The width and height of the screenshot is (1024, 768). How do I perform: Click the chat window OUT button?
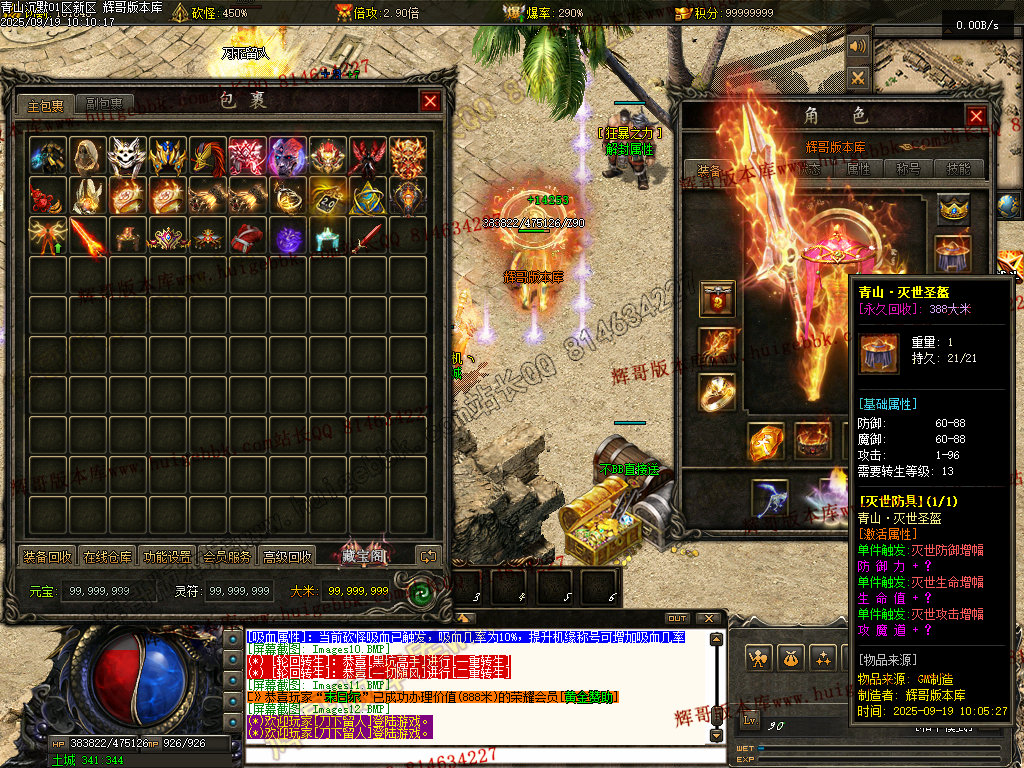click(x=678, y=618)
